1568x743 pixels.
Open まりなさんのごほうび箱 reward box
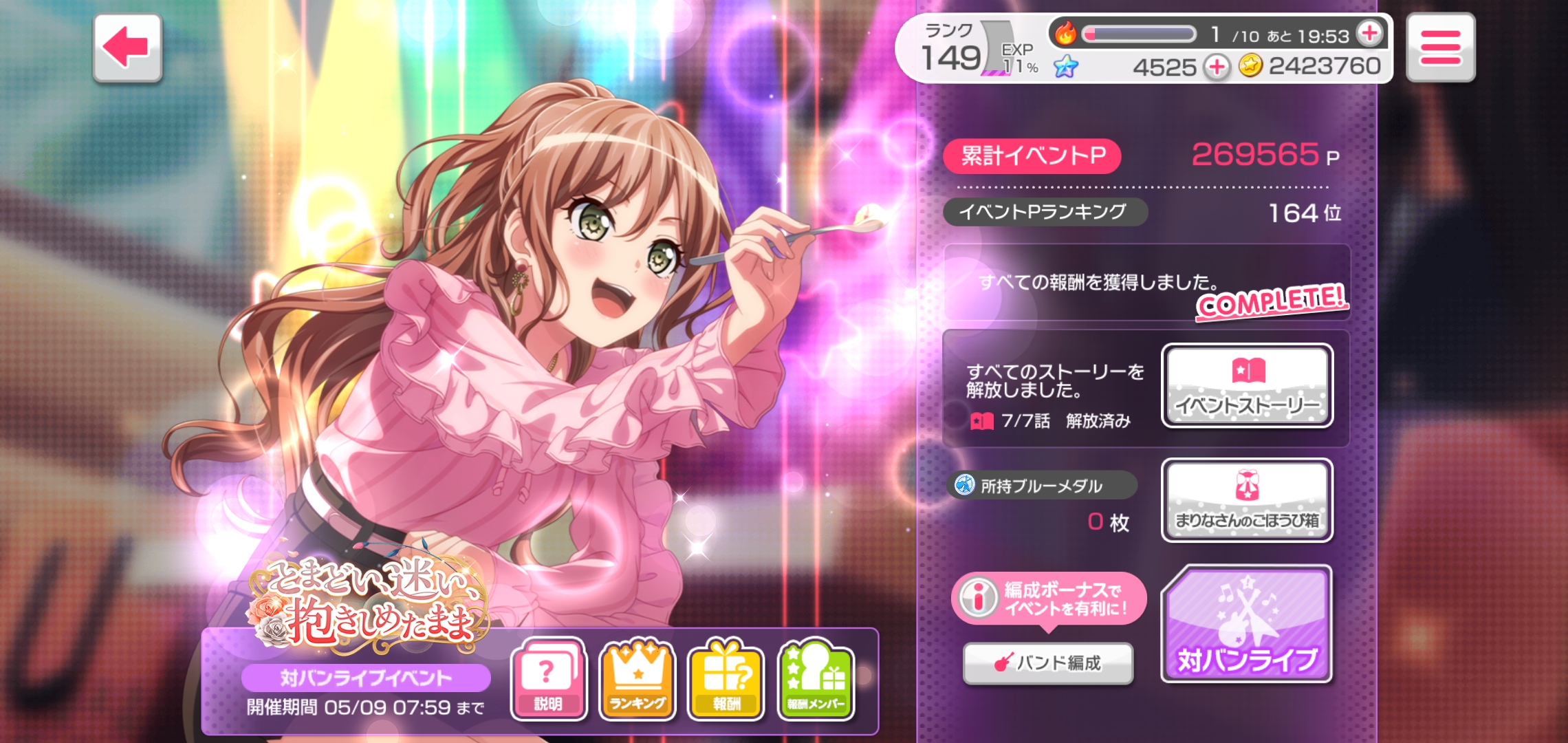coord(1247,500)
